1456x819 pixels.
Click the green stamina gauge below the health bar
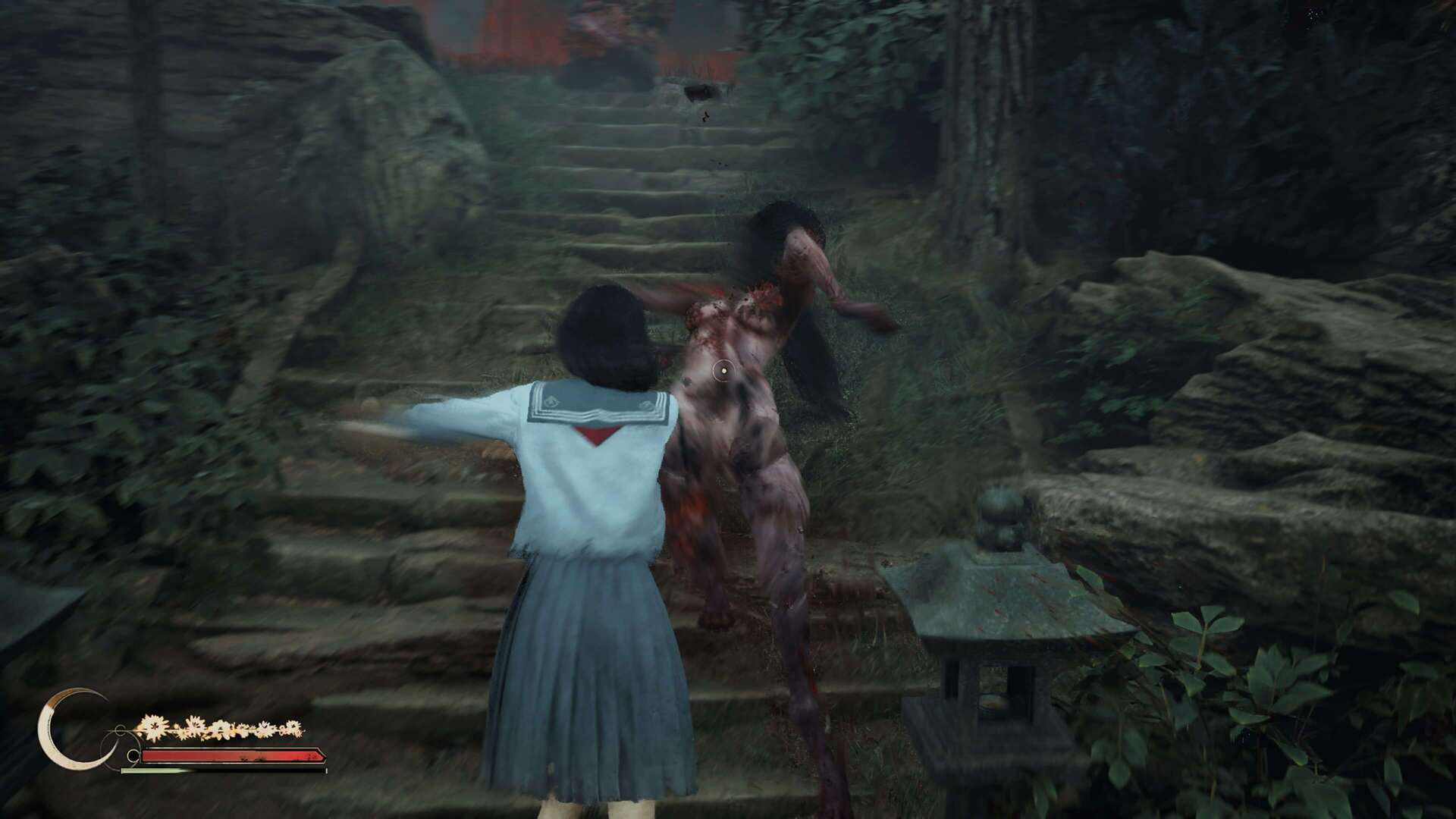152,770
